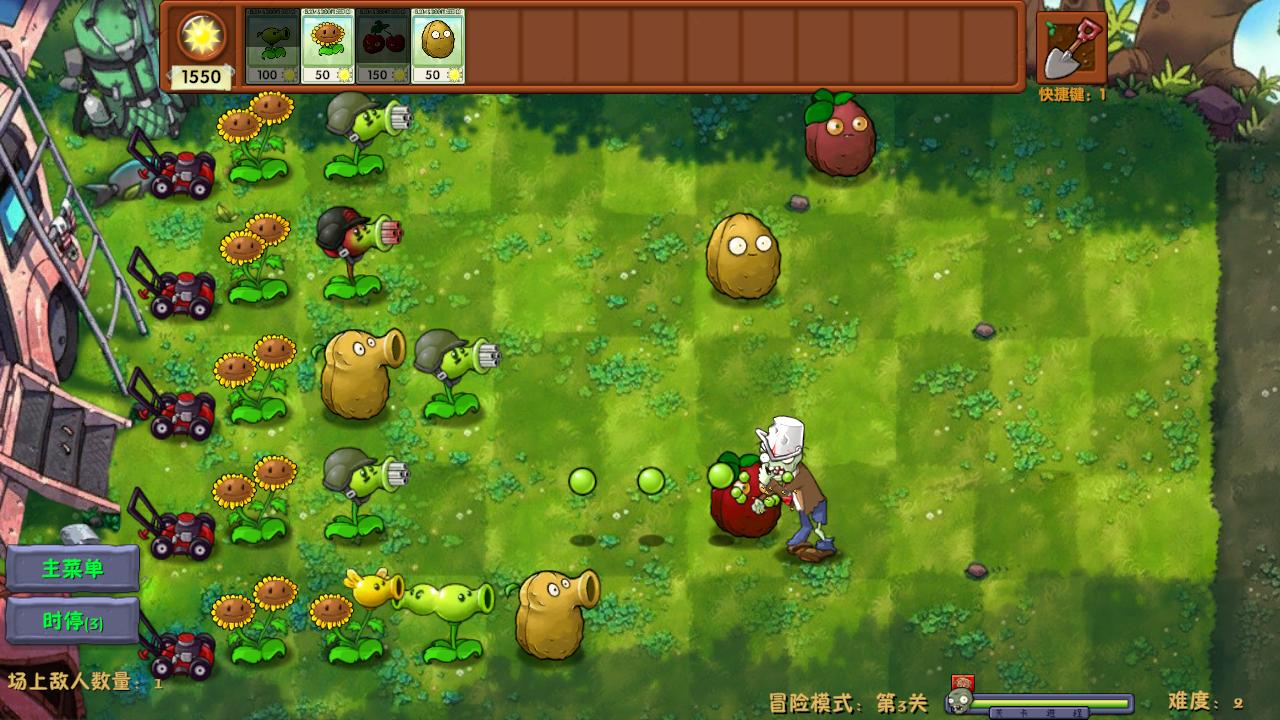Choose the Cherry Bomb seed packet

(383, 46)
